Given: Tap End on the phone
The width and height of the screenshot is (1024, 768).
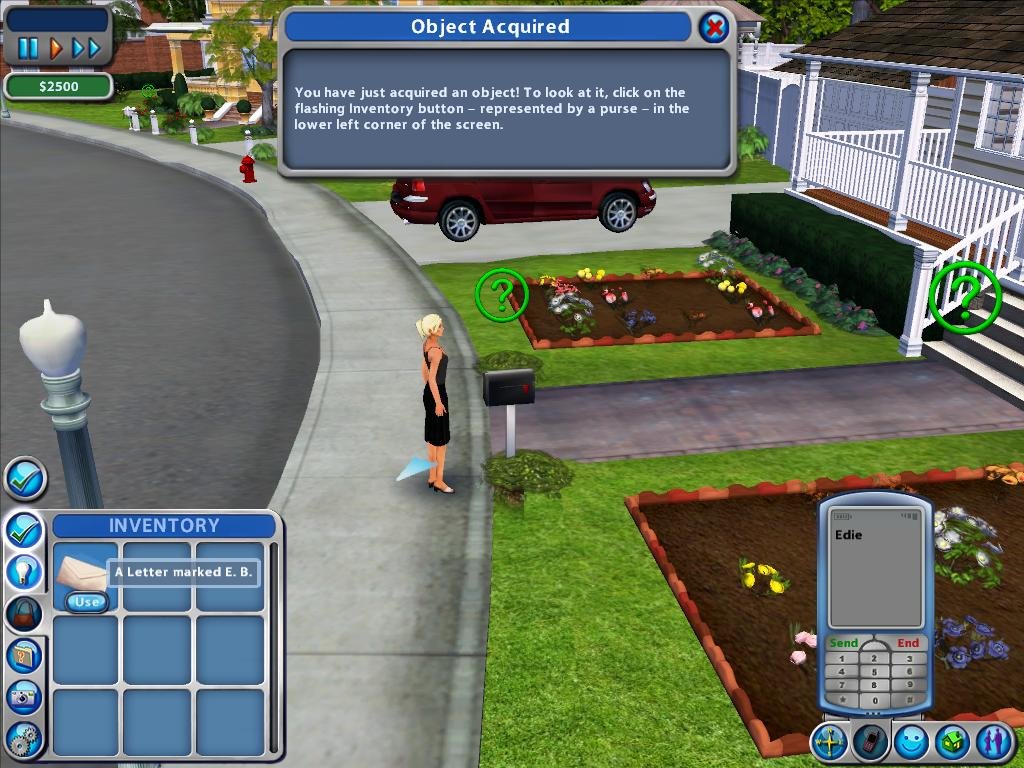Looking at the screenshot, I should tap(908, 643).
